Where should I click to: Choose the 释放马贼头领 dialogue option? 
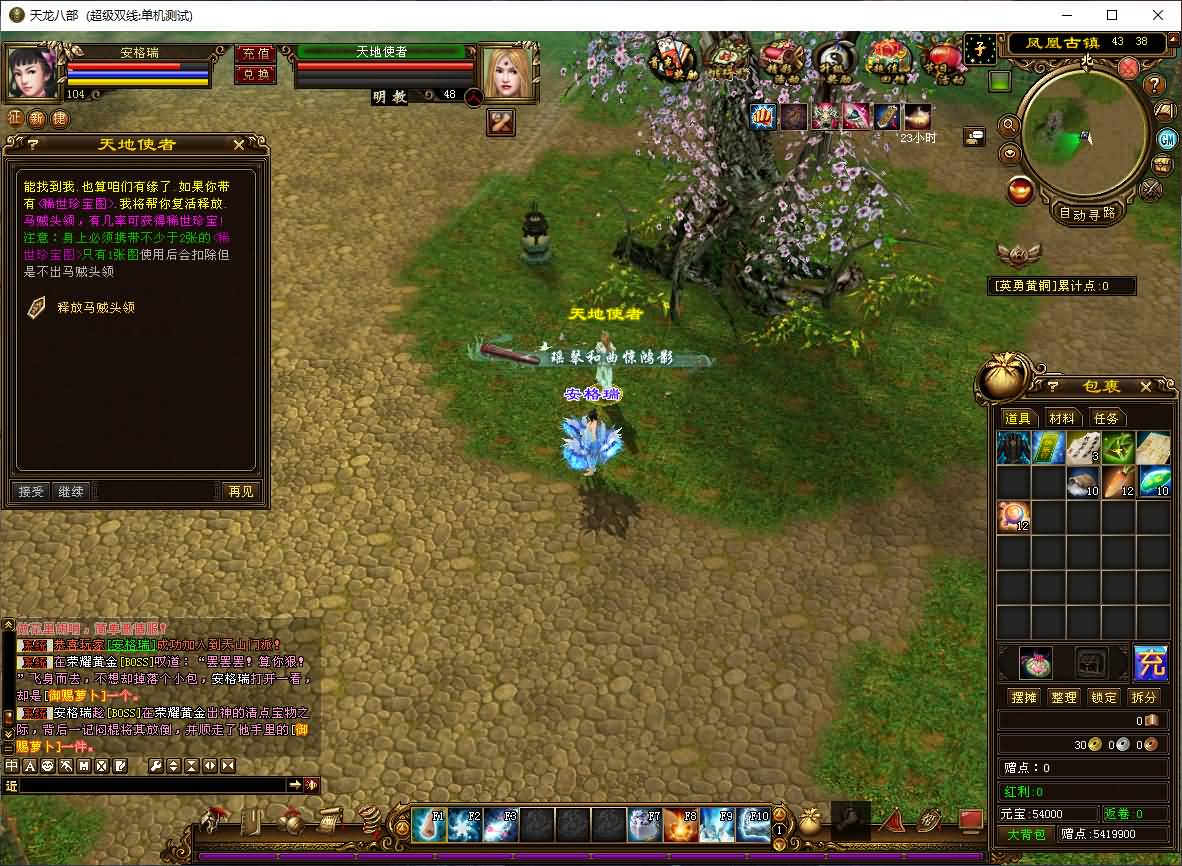pyautogui.click(x=95, y=308)
